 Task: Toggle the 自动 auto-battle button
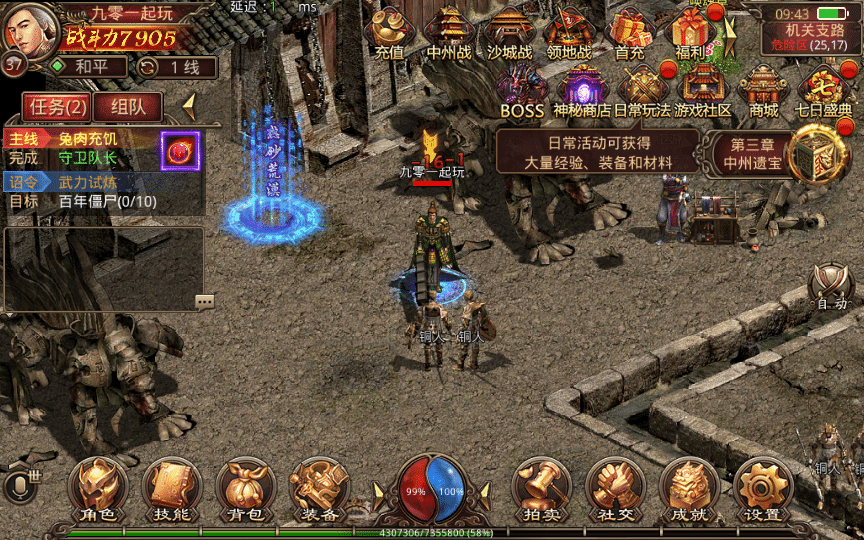pos(831,288)
